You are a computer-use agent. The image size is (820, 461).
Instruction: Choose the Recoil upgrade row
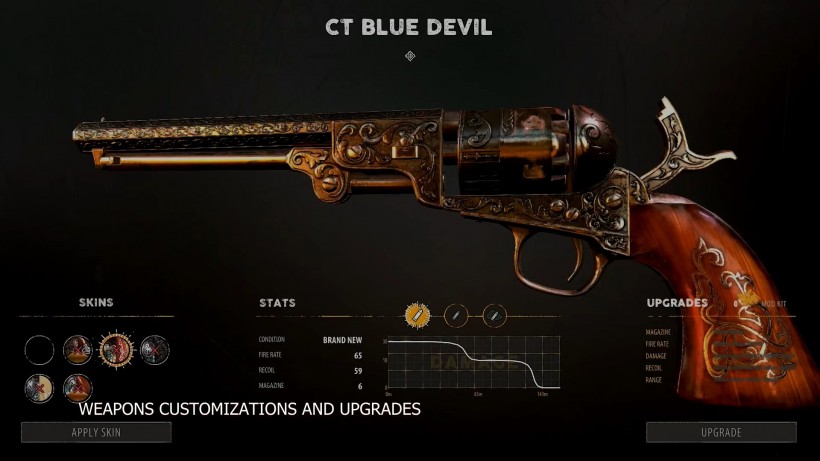click(655, 368)
